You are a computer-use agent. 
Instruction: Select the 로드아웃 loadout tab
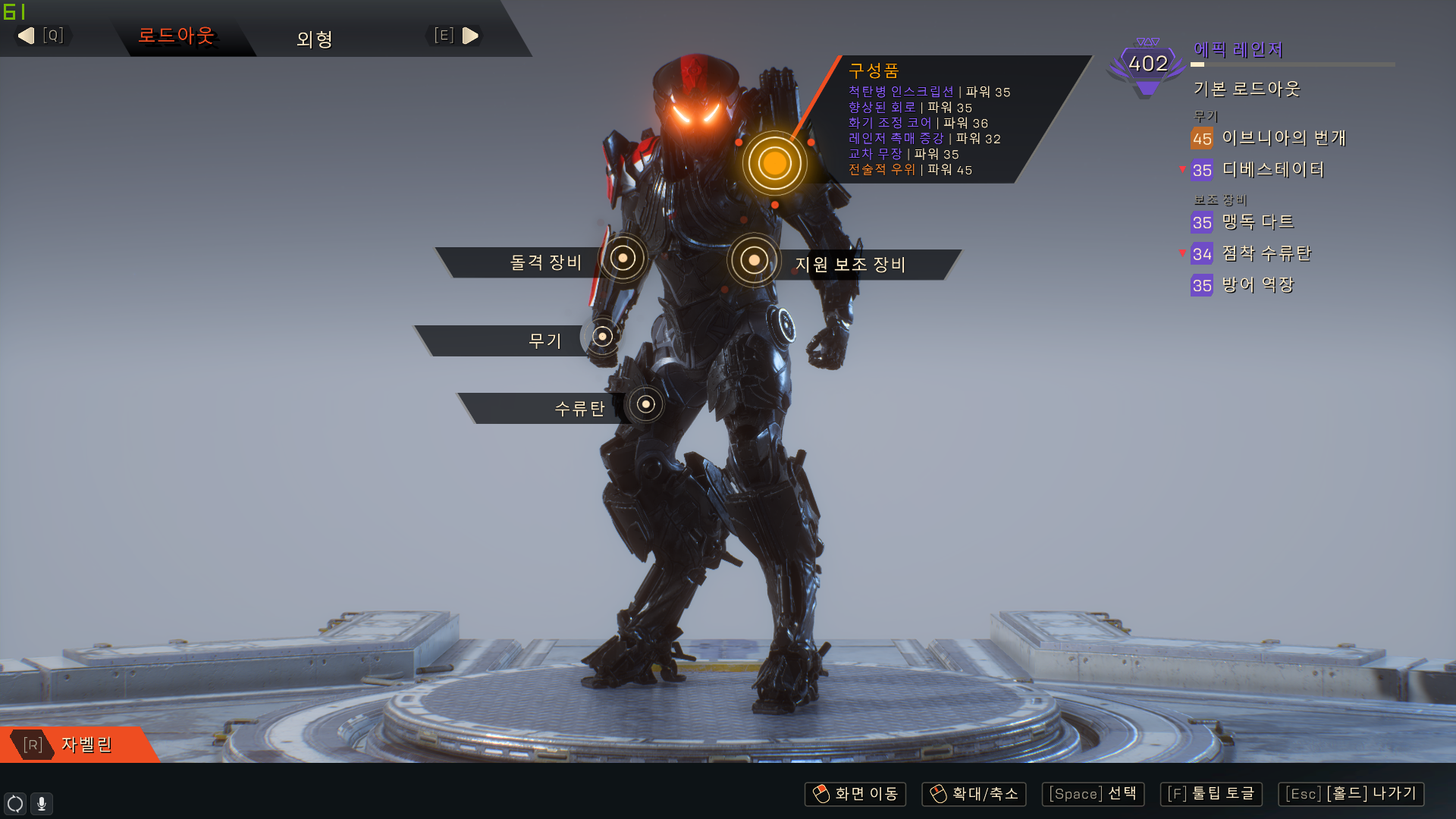pyautogui.click(x=176, y=36)
